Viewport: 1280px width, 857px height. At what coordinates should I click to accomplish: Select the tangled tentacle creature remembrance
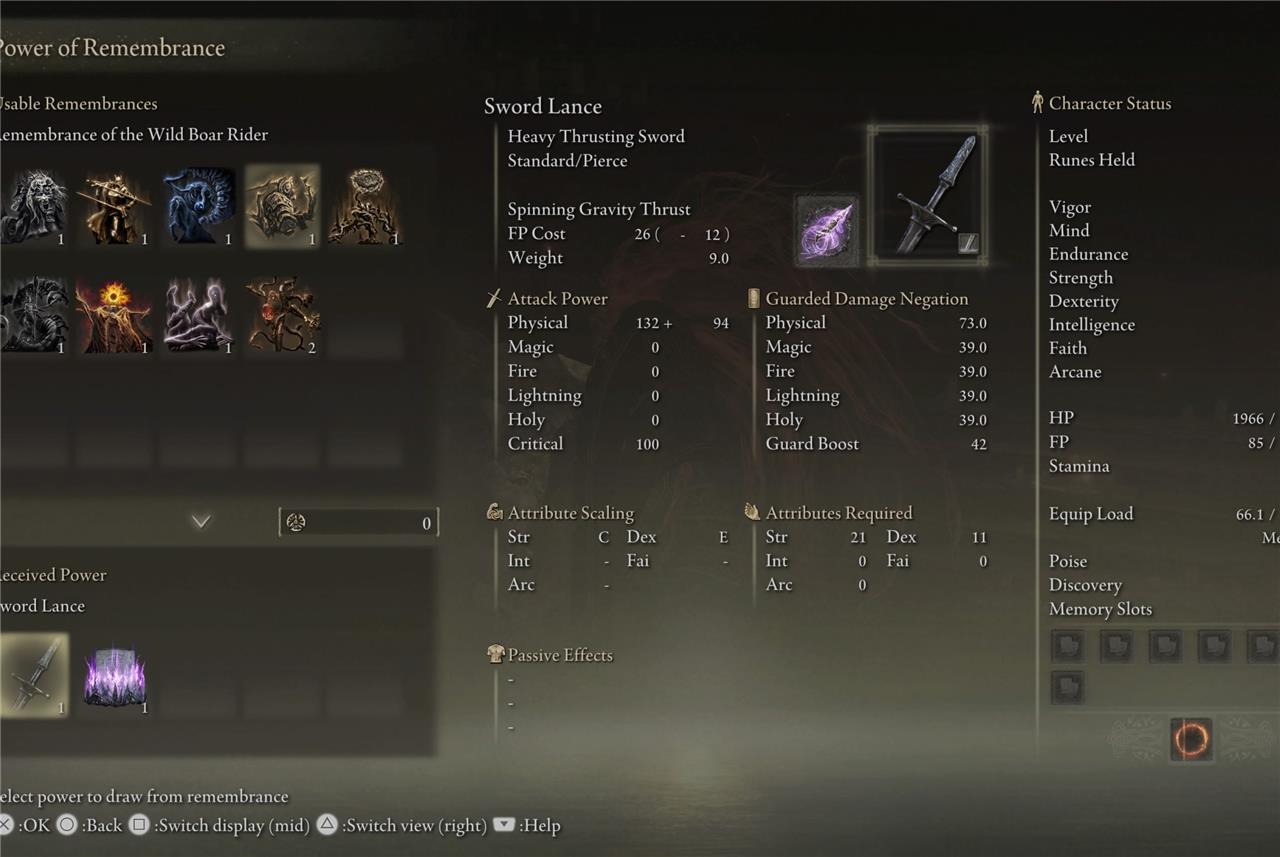pos(282,315)
